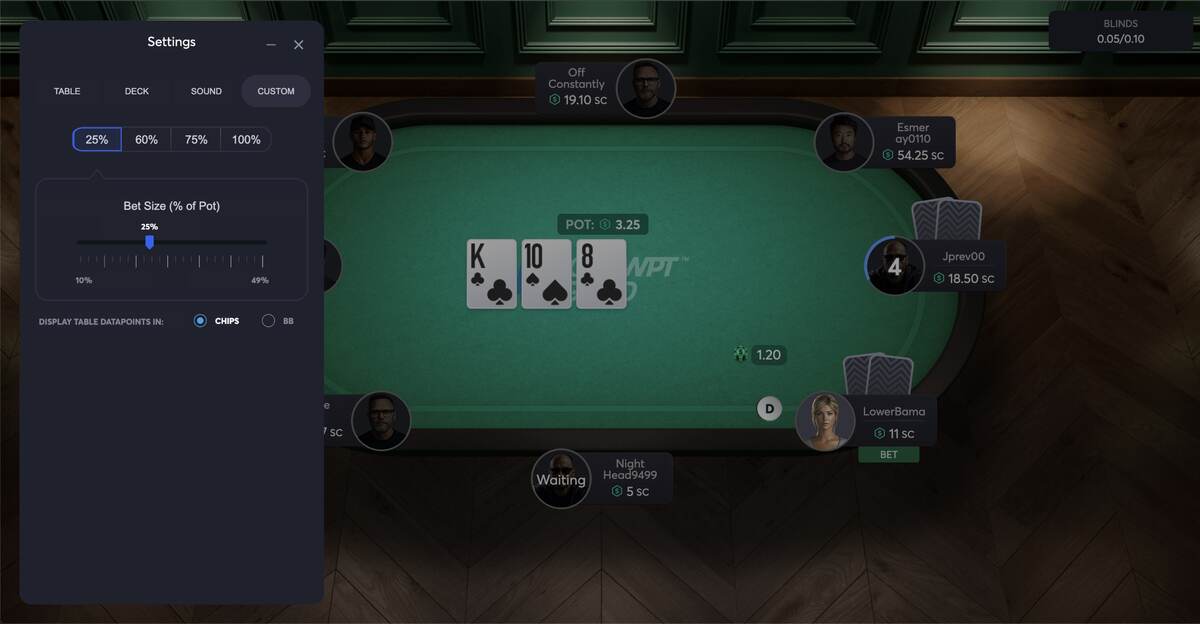Choose the 100% bet preset
Screen dimensions: 1200x624
(246, 140)
